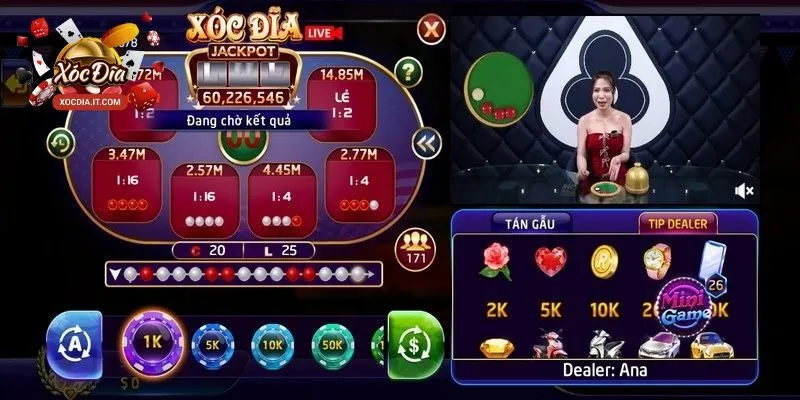Screen dimensions: 800x400
Task: Open the Mini Game badge
Action: pyautogui.click(x=690, y=302)
